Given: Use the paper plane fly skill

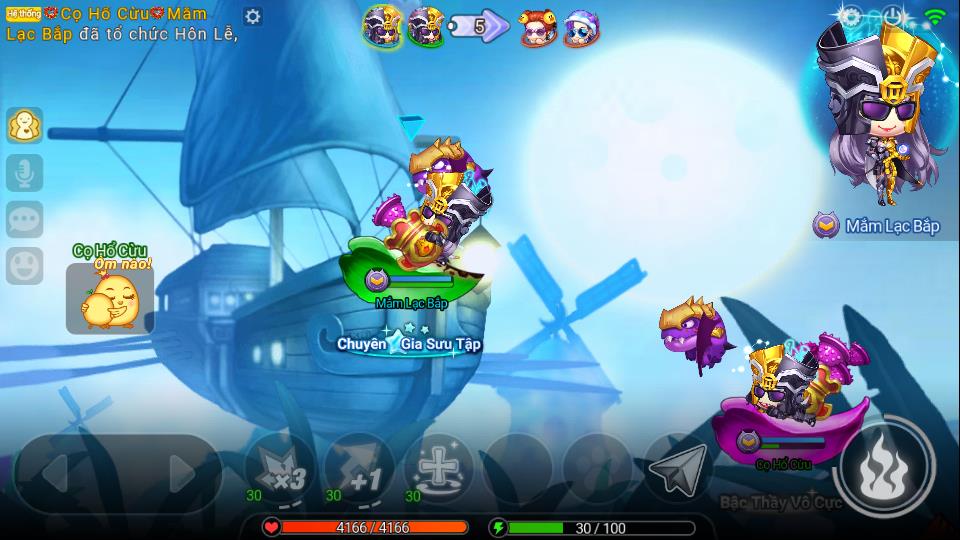Looking at the screenshot, I should 677,468.
